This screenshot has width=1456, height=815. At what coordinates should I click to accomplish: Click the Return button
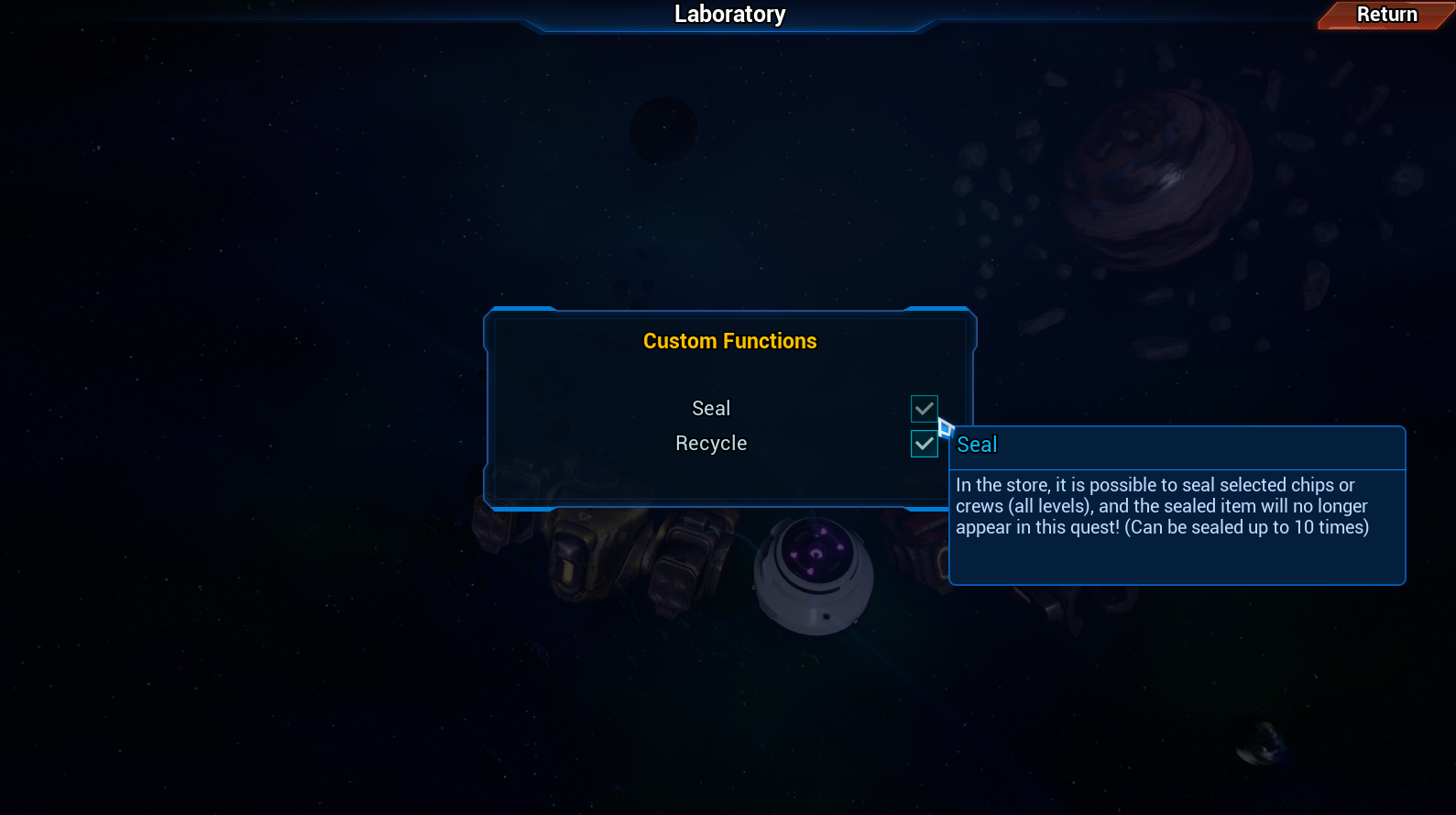1386,15
